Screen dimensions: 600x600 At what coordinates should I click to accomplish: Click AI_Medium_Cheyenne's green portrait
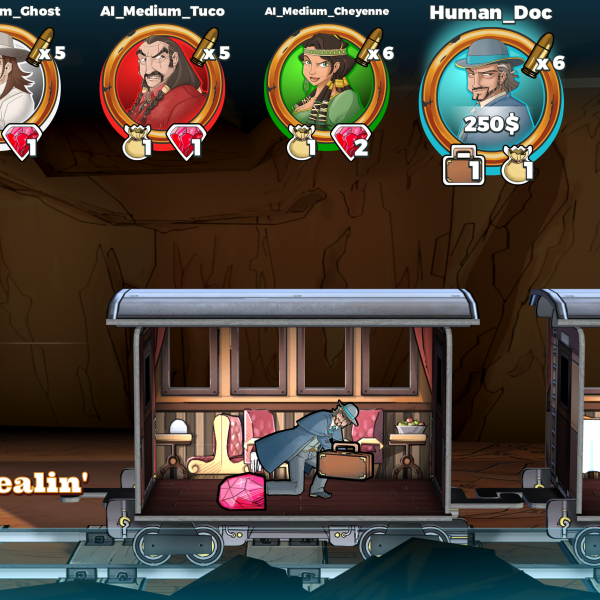(322, 82)
